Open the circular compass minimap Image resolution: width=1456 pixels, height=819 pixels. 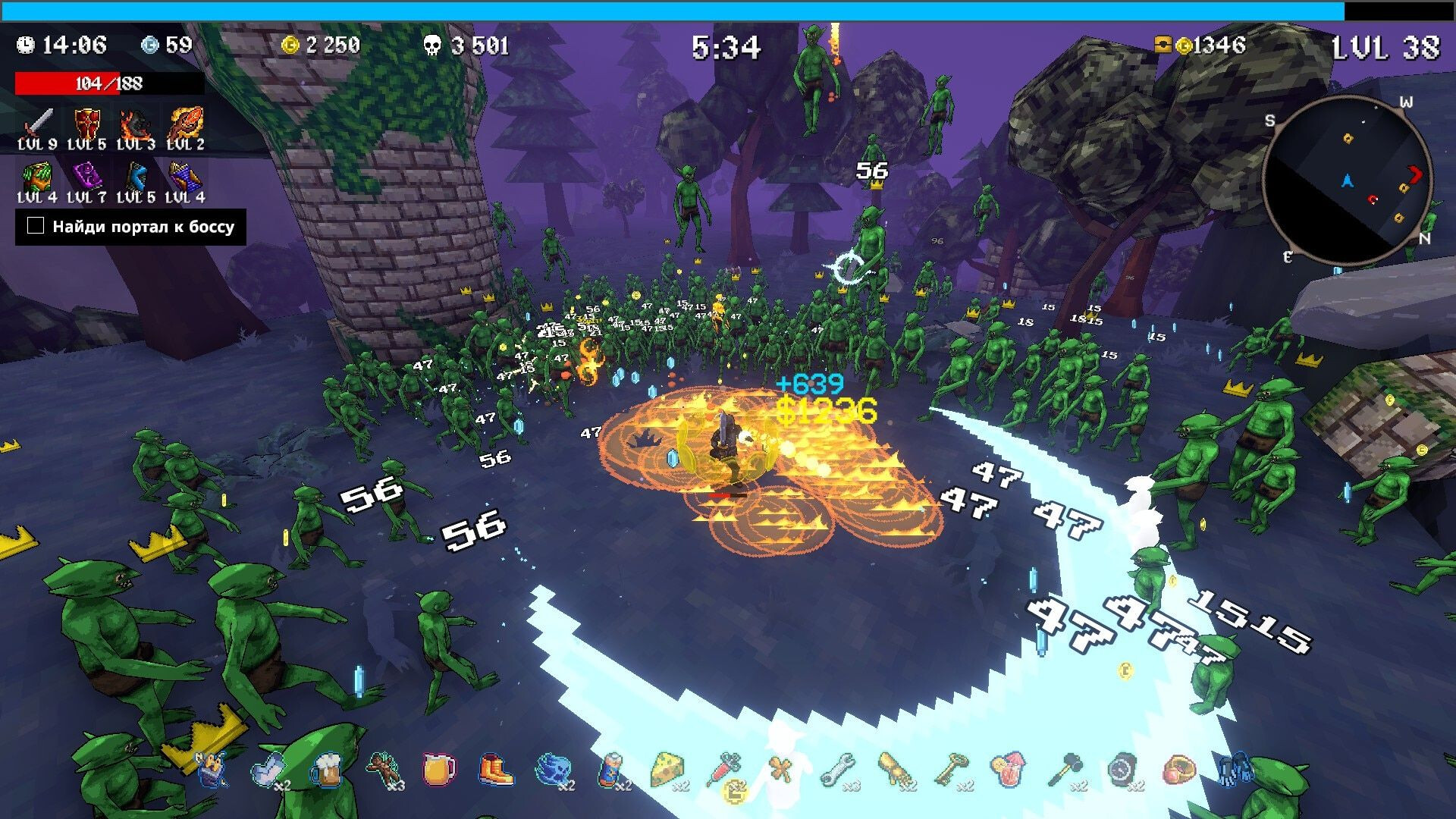(x=1347, y=181)
